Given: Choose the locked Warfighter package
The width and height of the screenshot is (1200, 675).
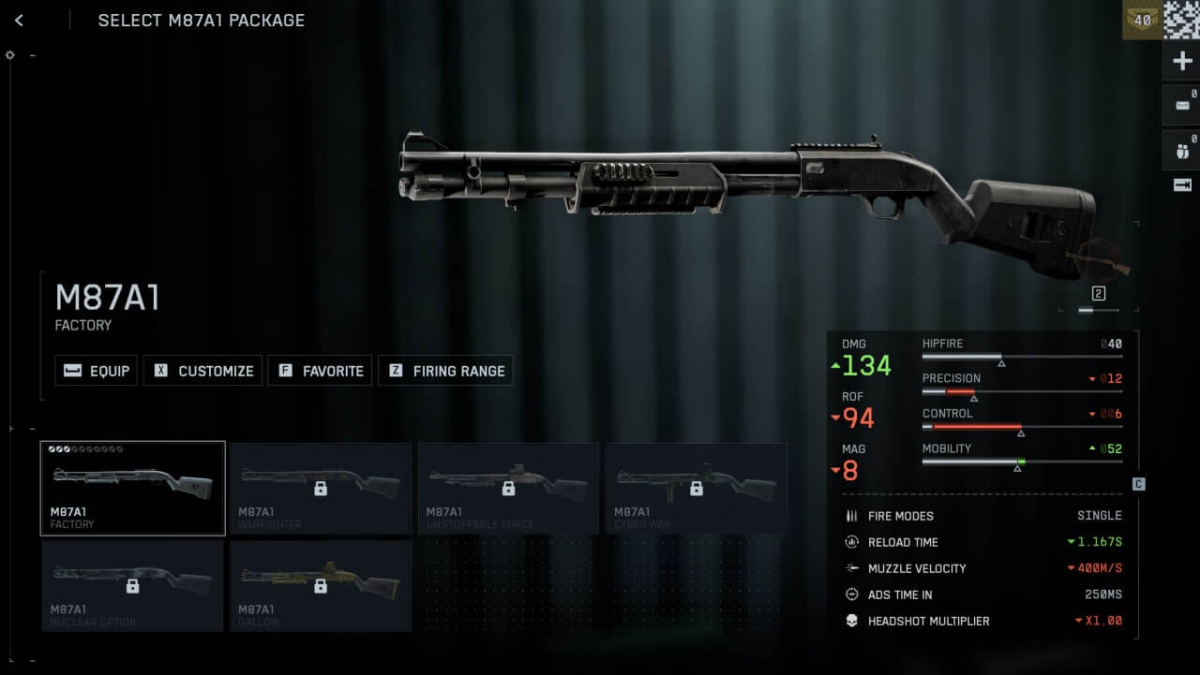Looking at the screenshot, I should point(320,488).
